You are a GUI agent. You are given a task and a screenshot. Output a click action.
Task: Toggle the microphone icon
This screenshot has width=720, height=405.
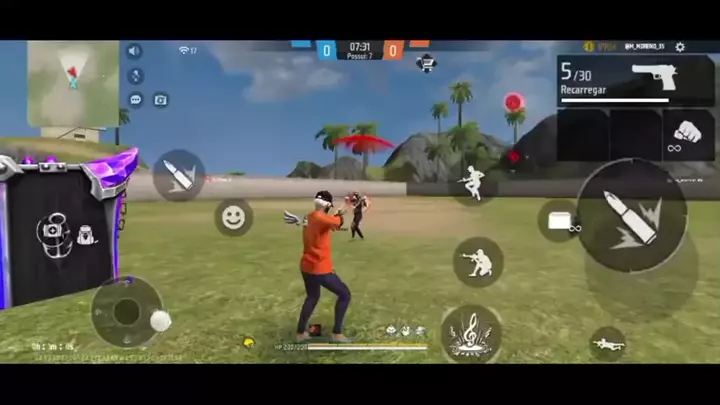pos(135,76)
